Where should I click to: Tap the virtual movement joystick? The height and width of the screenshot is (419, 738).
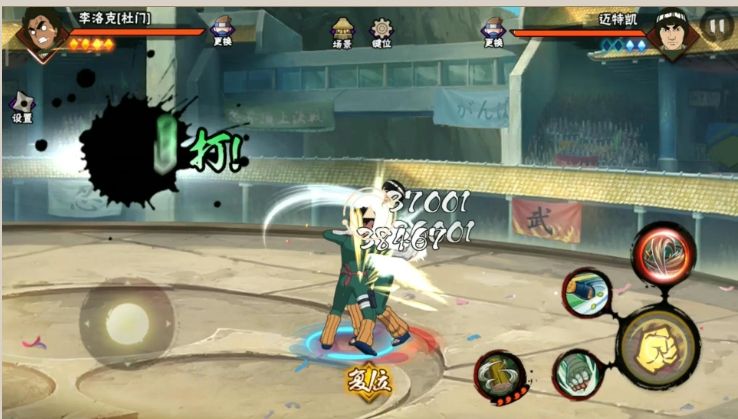click(x=126, y=322)
